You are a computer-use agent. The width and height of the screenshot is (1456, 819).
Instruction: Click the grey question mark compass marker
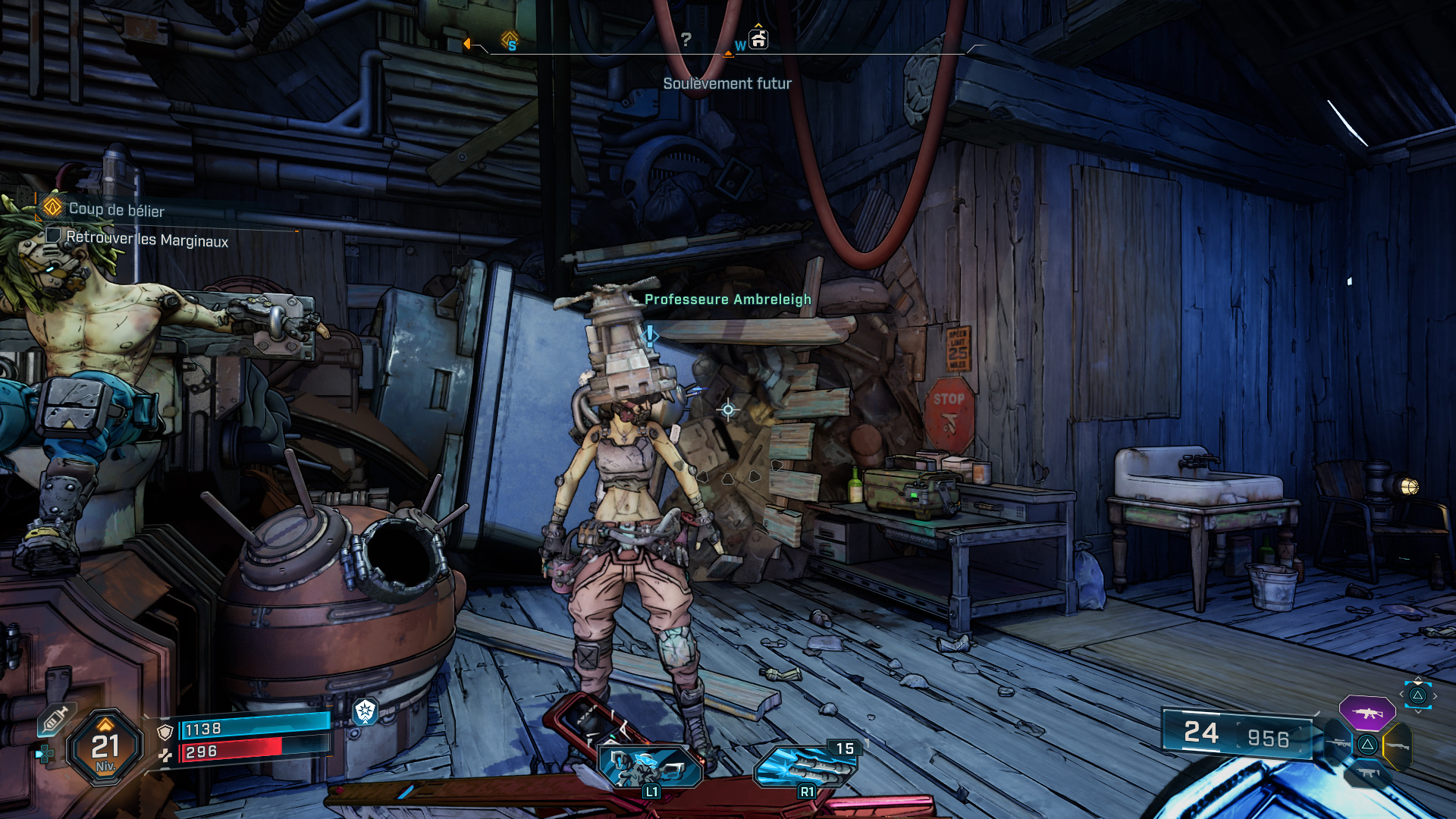(686, 39)
